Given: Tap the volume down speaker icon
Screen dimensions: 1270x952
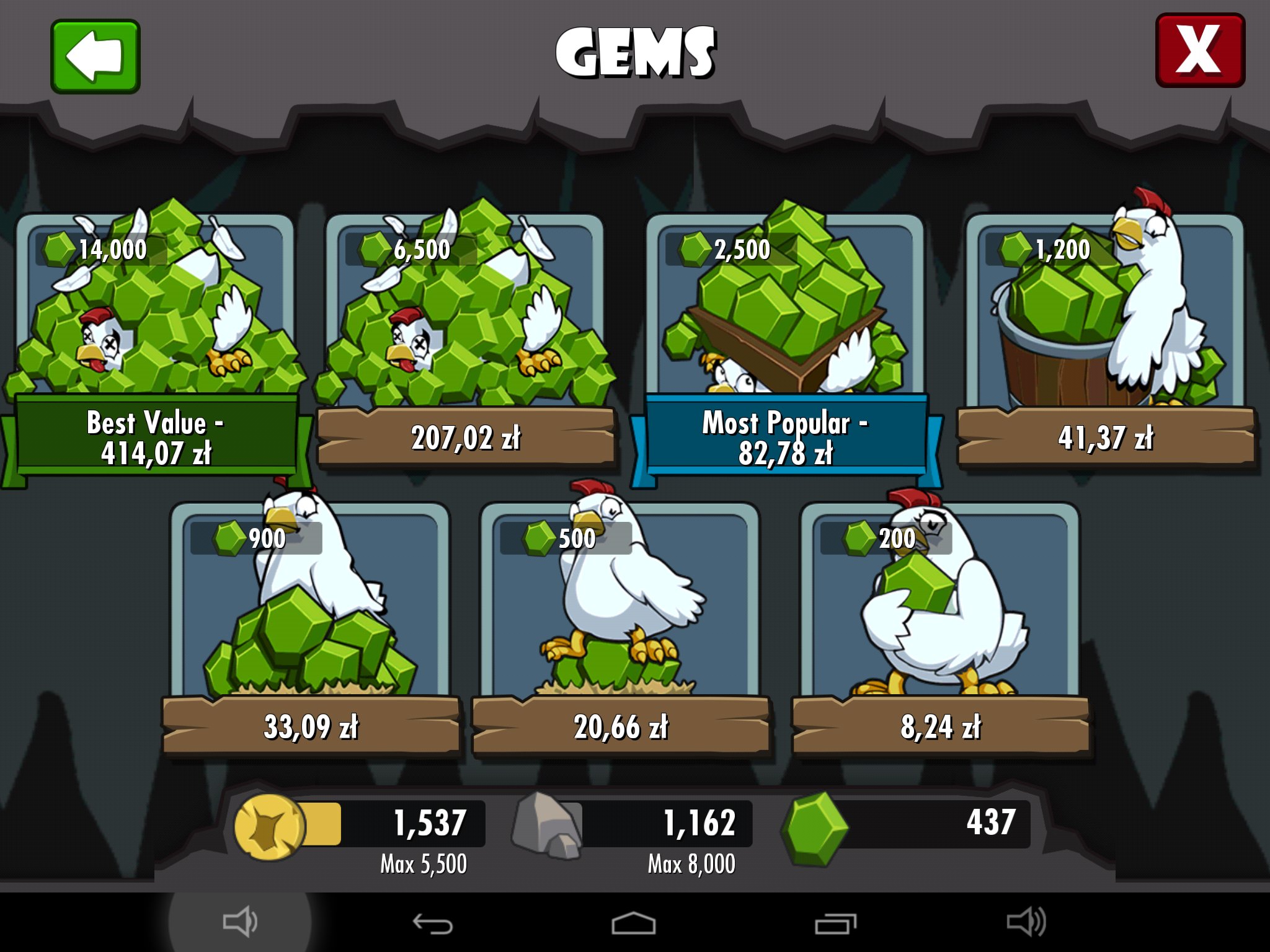Looking at the screenshot, I should [240, 922].
